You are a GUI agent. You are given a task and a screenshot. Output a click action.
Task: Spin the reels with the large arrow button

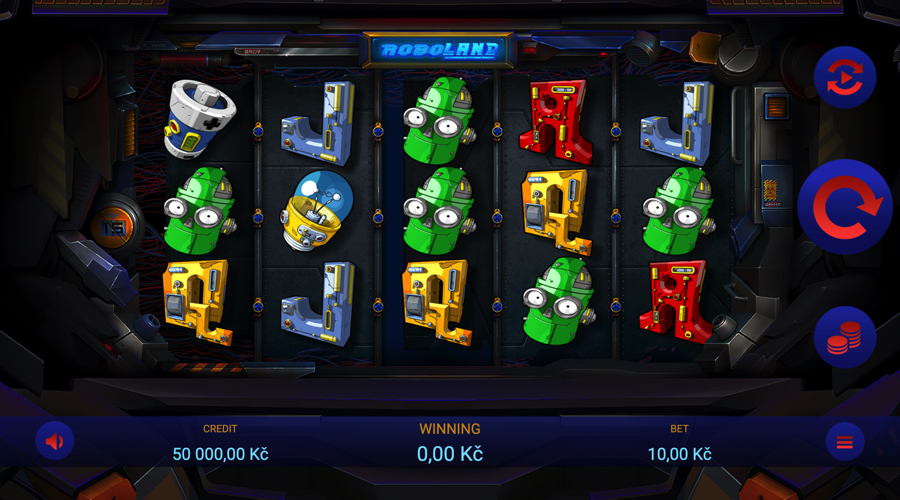(x=845, y=207)
